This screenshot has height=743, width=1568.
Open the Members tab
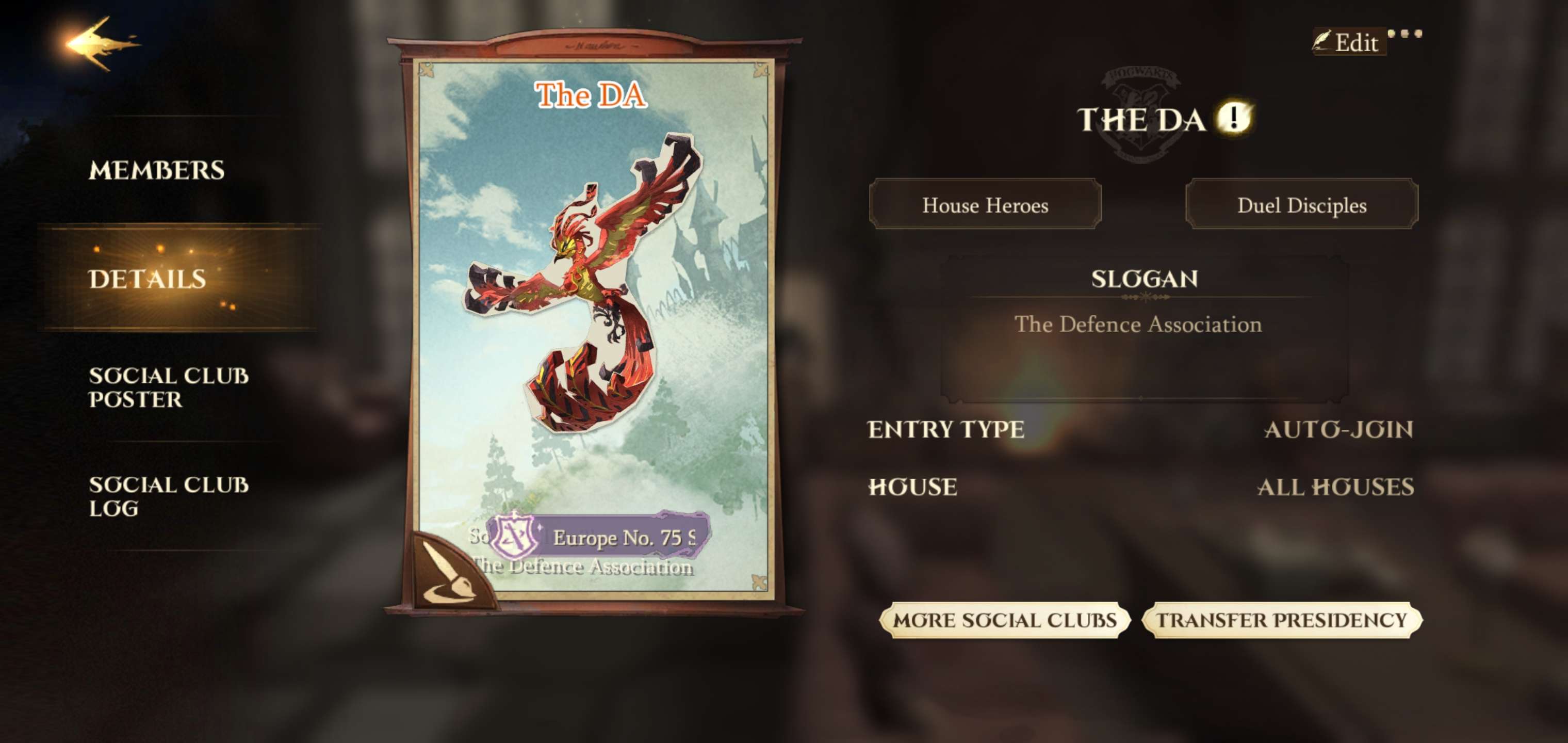(156, 170)
